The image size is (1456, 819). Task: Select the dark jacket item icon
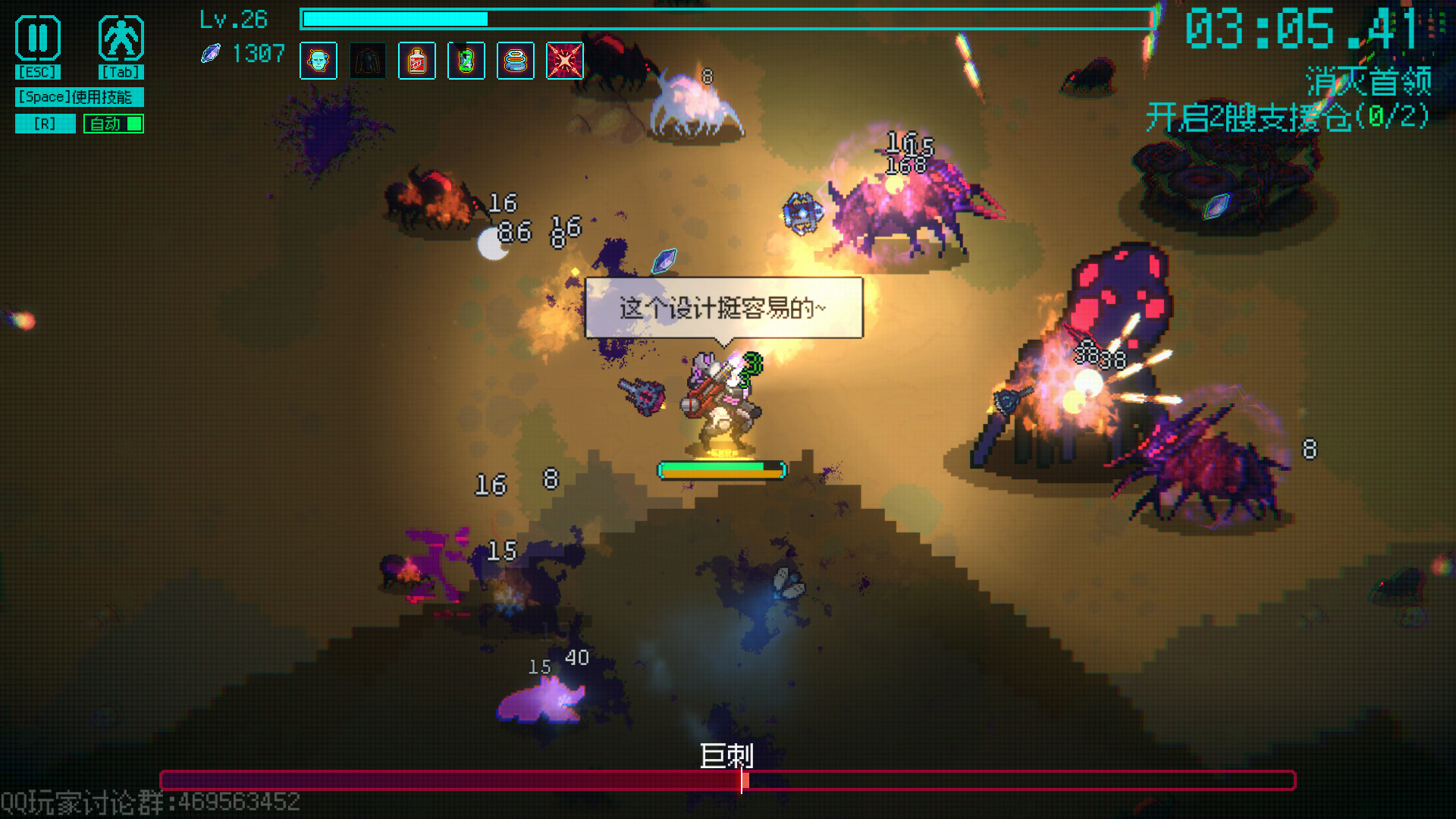368,61
